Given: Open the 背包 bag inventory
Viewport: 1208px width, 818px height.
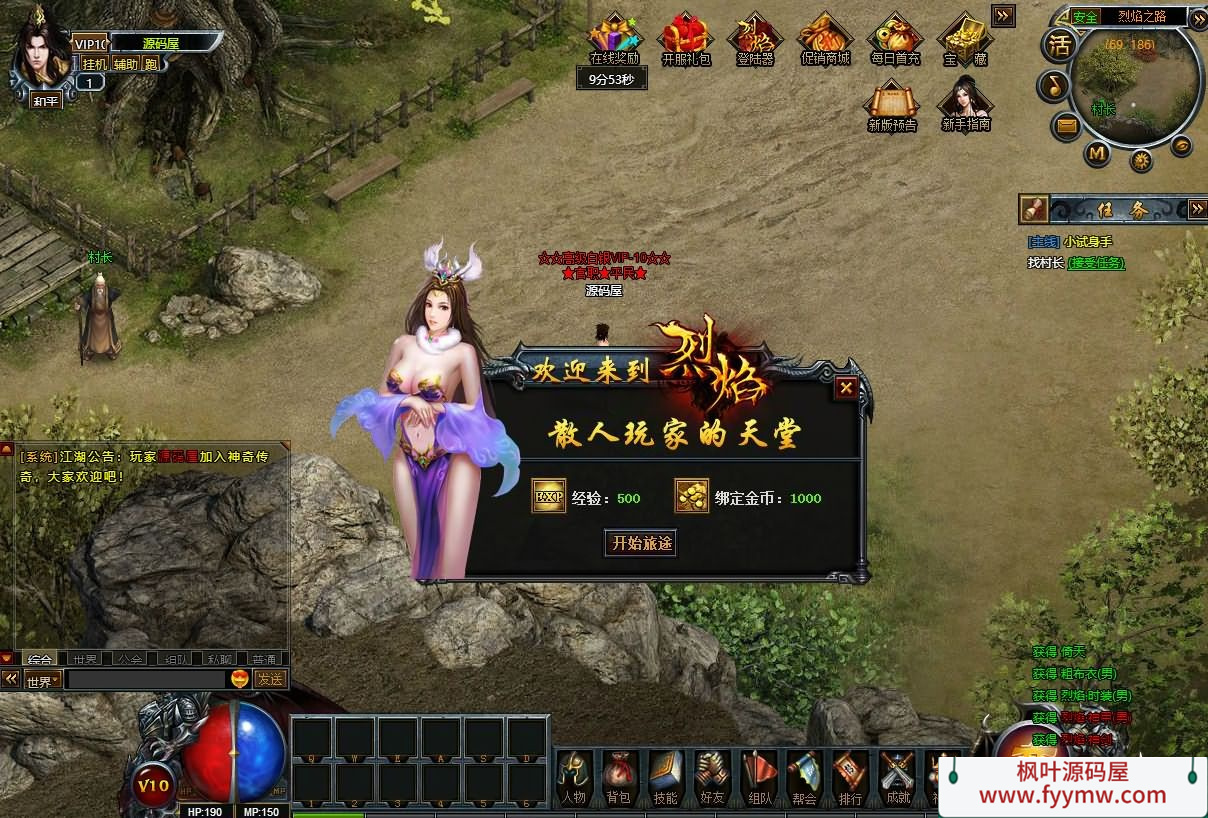Looking at the screenshot, I should (x=619, y=777).
